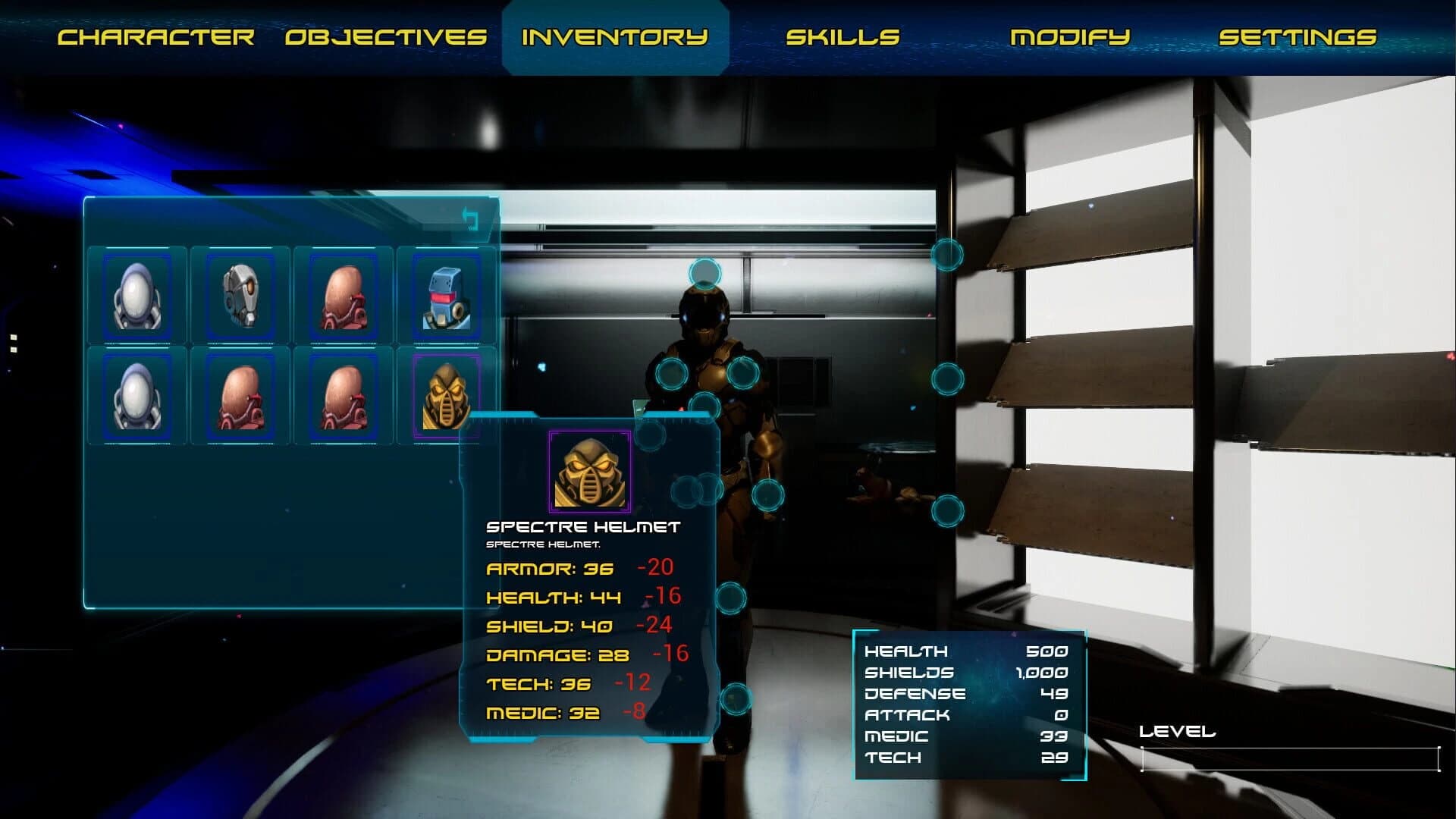This screenshot has width=1456, height=819.
Task: Switch to the Skills tab
Action: tap(842, 35)
